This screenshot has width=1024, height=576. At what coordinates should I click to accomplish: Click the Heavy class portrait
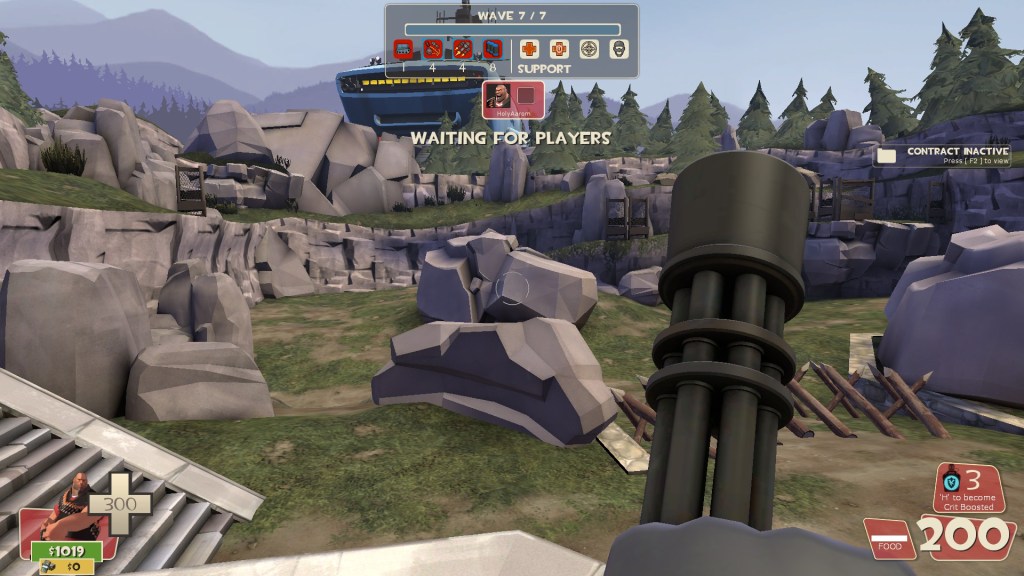pos(62,509)
